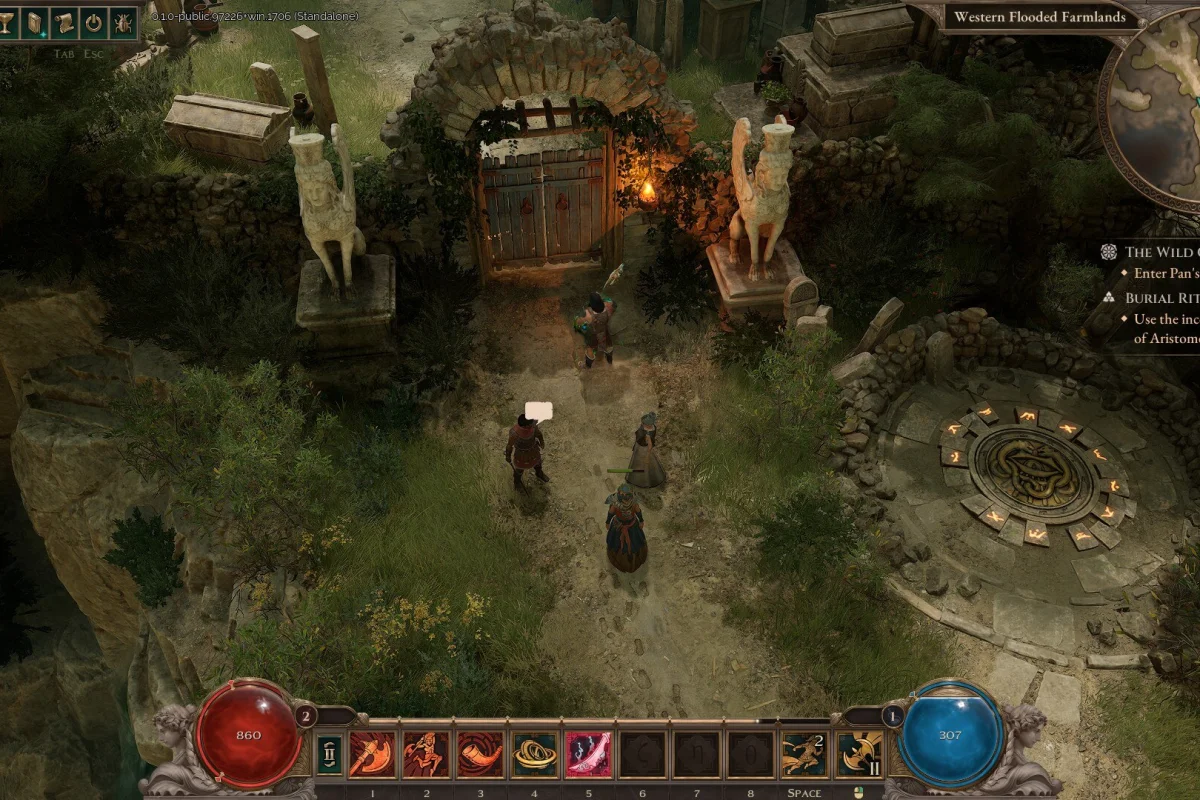Select the Burial Rites quest entry
The width and height of the screenshot is (1200, 800).
pyautogui.click(x=1160, y=298)
